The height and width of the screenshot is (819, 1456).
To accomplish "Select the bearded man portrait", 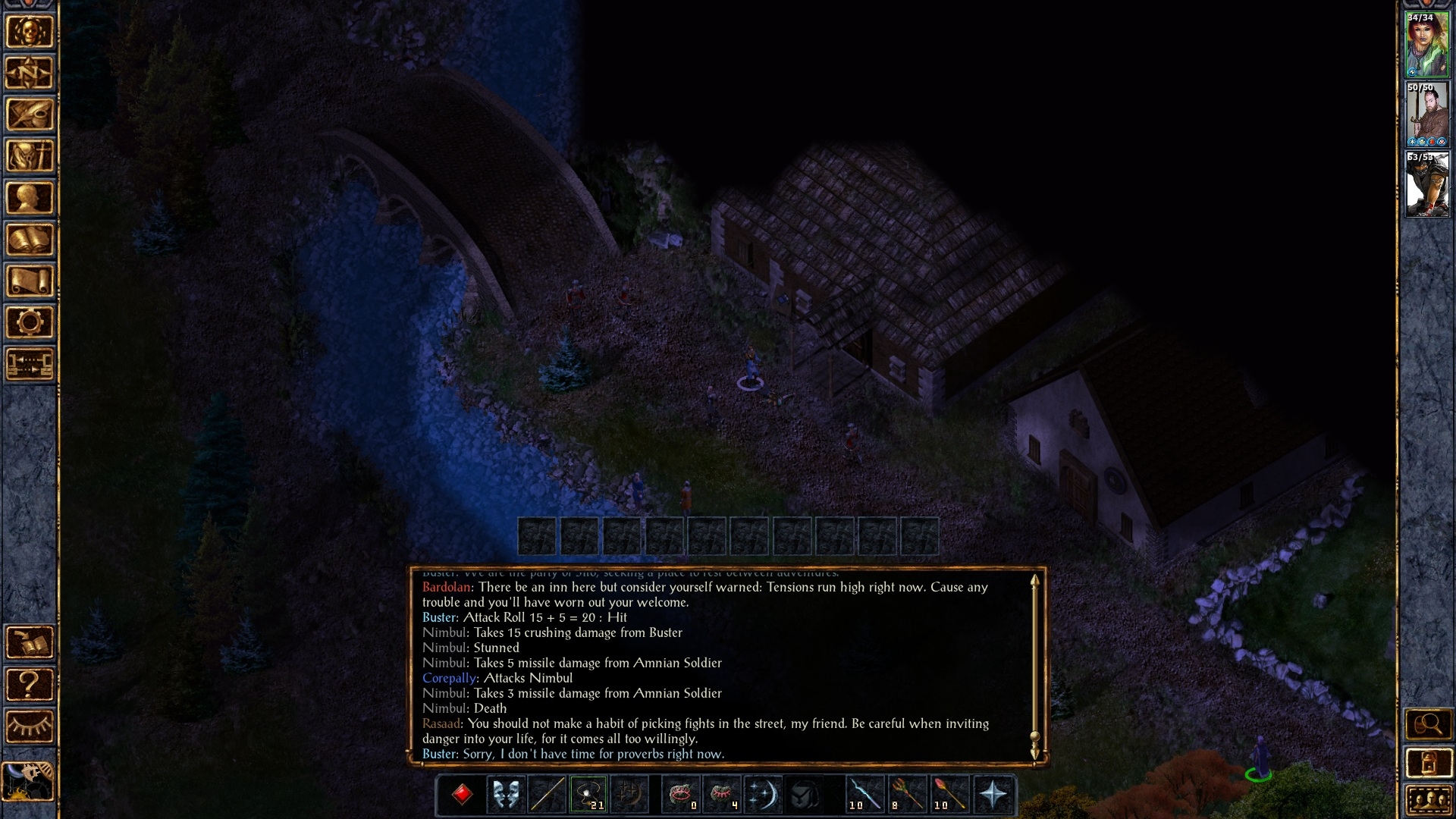I will pos(1427,115).
